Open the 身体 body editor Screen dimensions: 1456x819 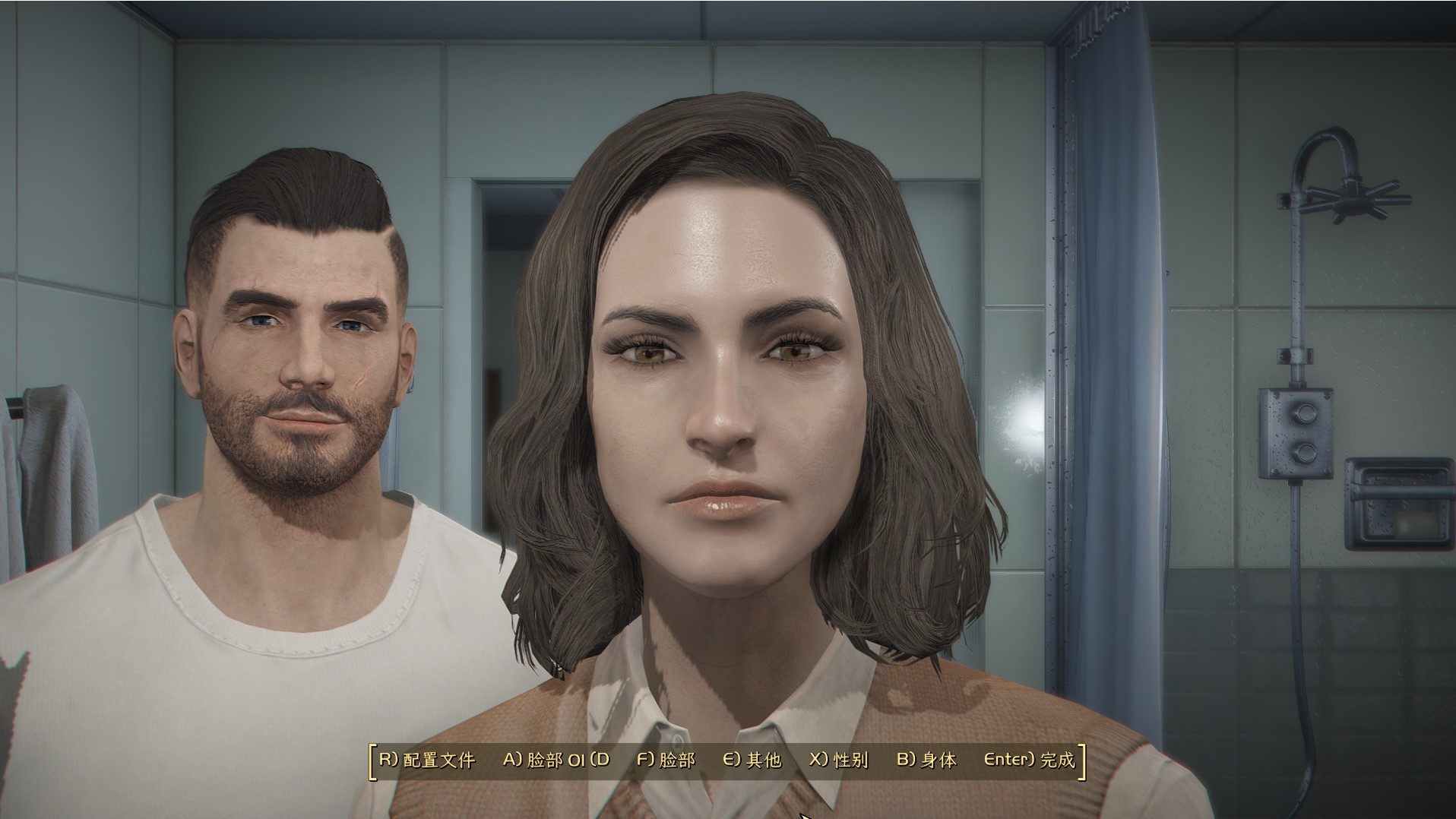click(926, 760)
